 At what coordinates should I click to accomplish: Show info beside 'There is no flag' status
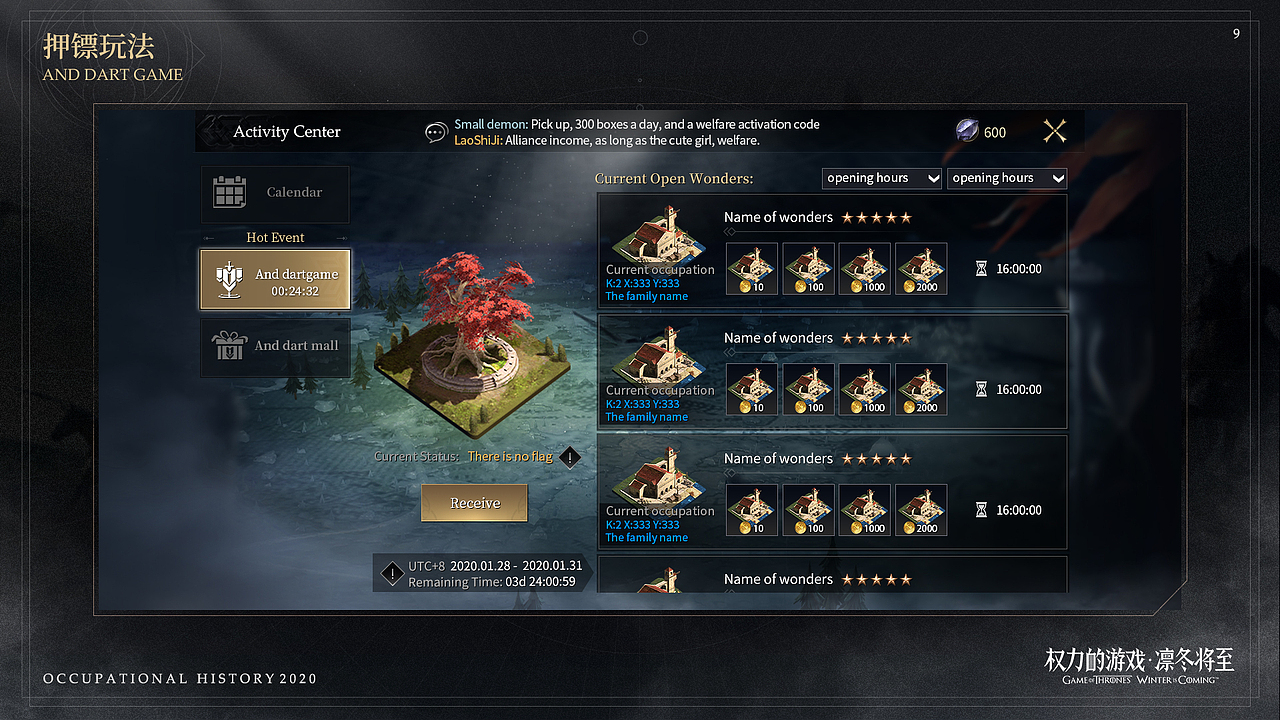click(569, 457)
